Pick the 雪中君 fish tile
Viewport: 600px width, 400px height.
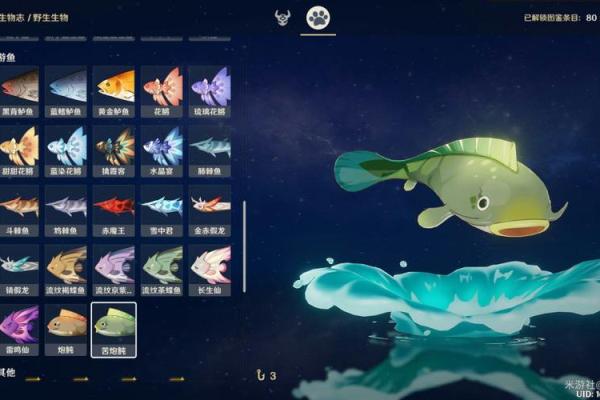coord(162,206)
